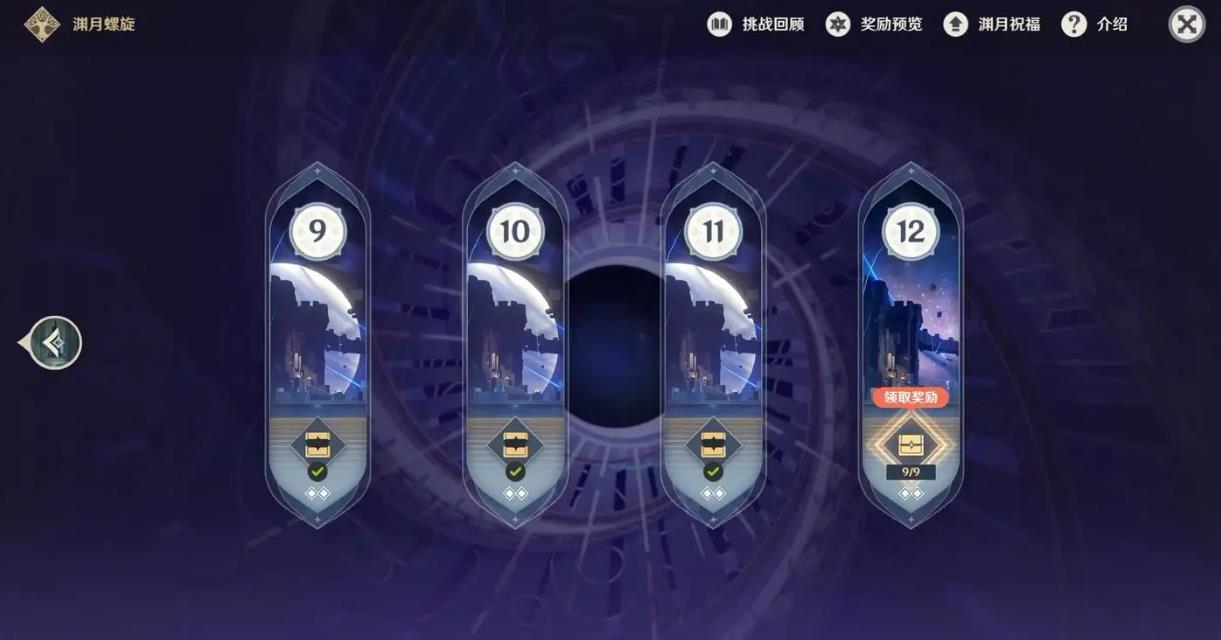This screenshot has height=640, width=1221.
Task: Claim rewards via 领取奖励 on floor 12
Action: click(910, 397)
